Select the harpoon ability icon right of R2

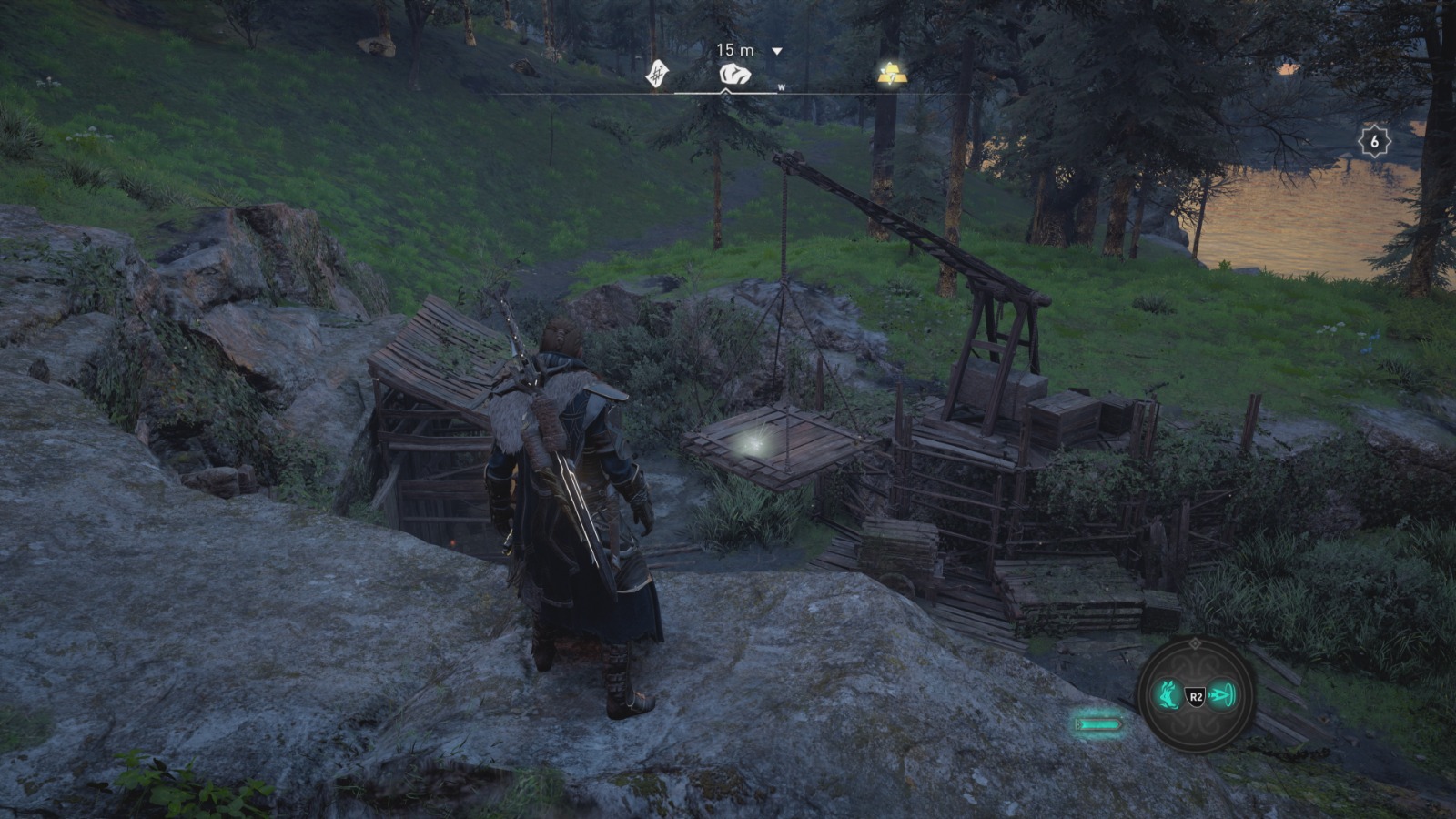coord(1223,696)
